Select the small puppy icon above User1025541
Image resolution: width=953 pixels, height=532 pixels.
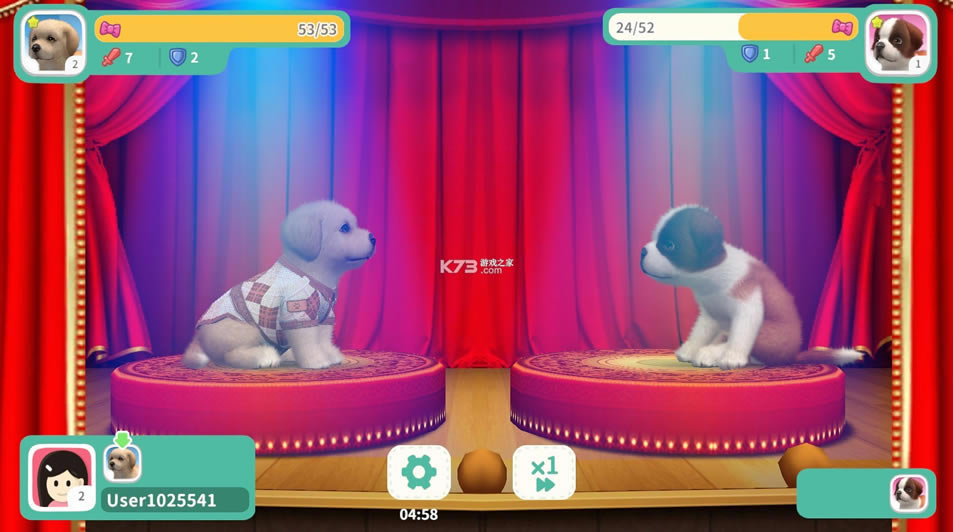click(x=123, y=462)
